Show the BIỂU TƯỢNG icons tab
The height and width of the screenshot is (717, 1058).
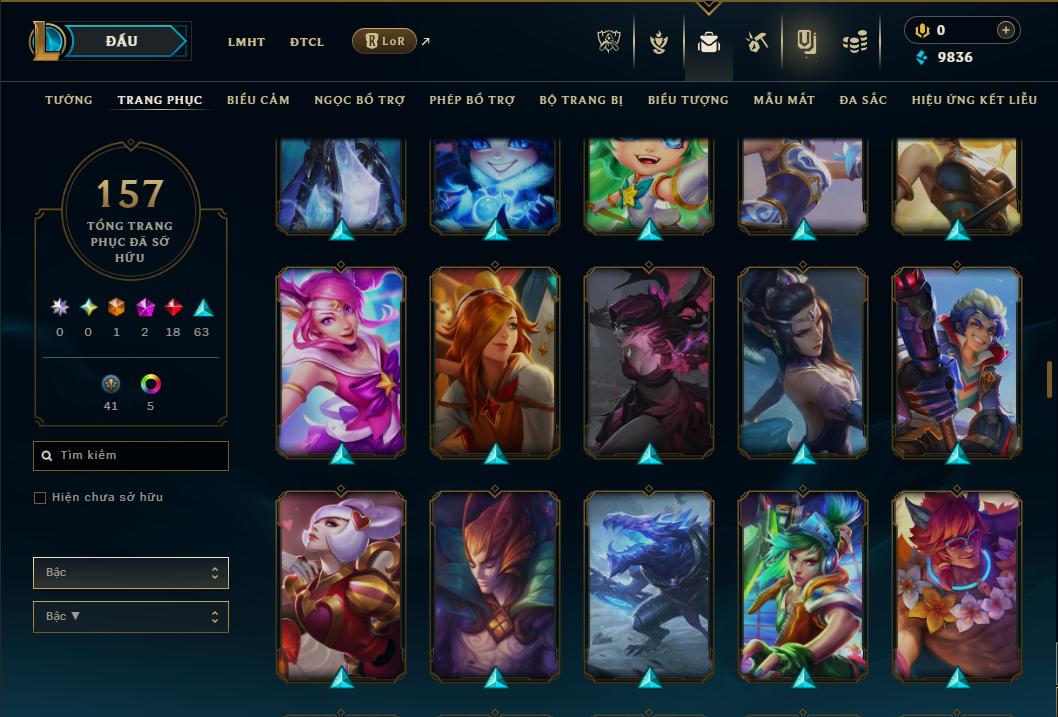(688, 100)
